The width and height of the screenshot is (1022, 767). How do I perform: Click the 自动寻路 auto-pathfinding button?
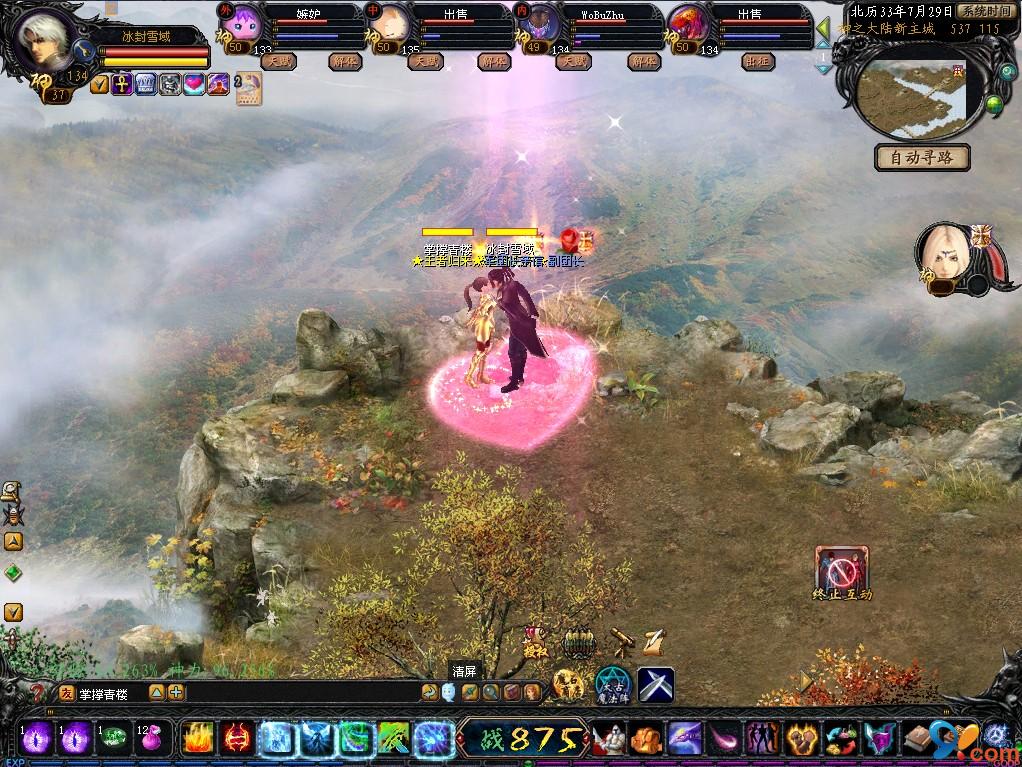pyautogui.click(x=922, y=158)
